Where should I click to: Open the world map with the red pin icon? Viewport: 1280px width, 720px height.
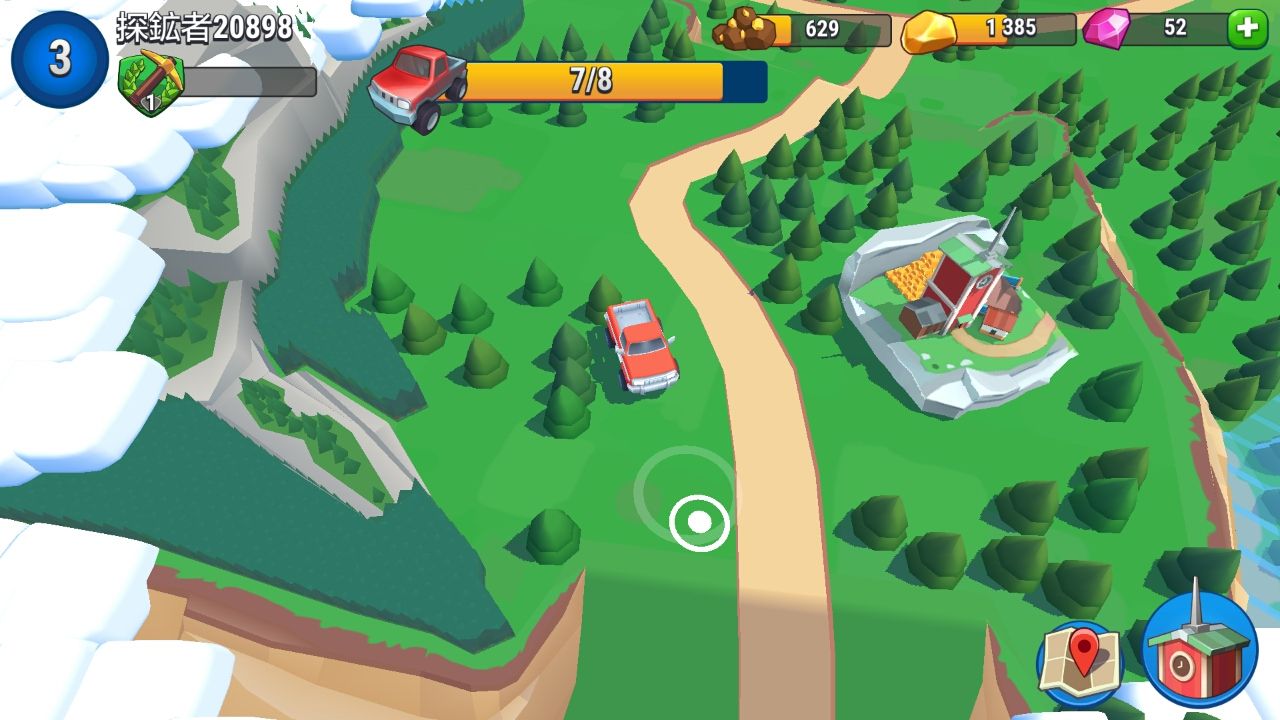coord(1081,660)
